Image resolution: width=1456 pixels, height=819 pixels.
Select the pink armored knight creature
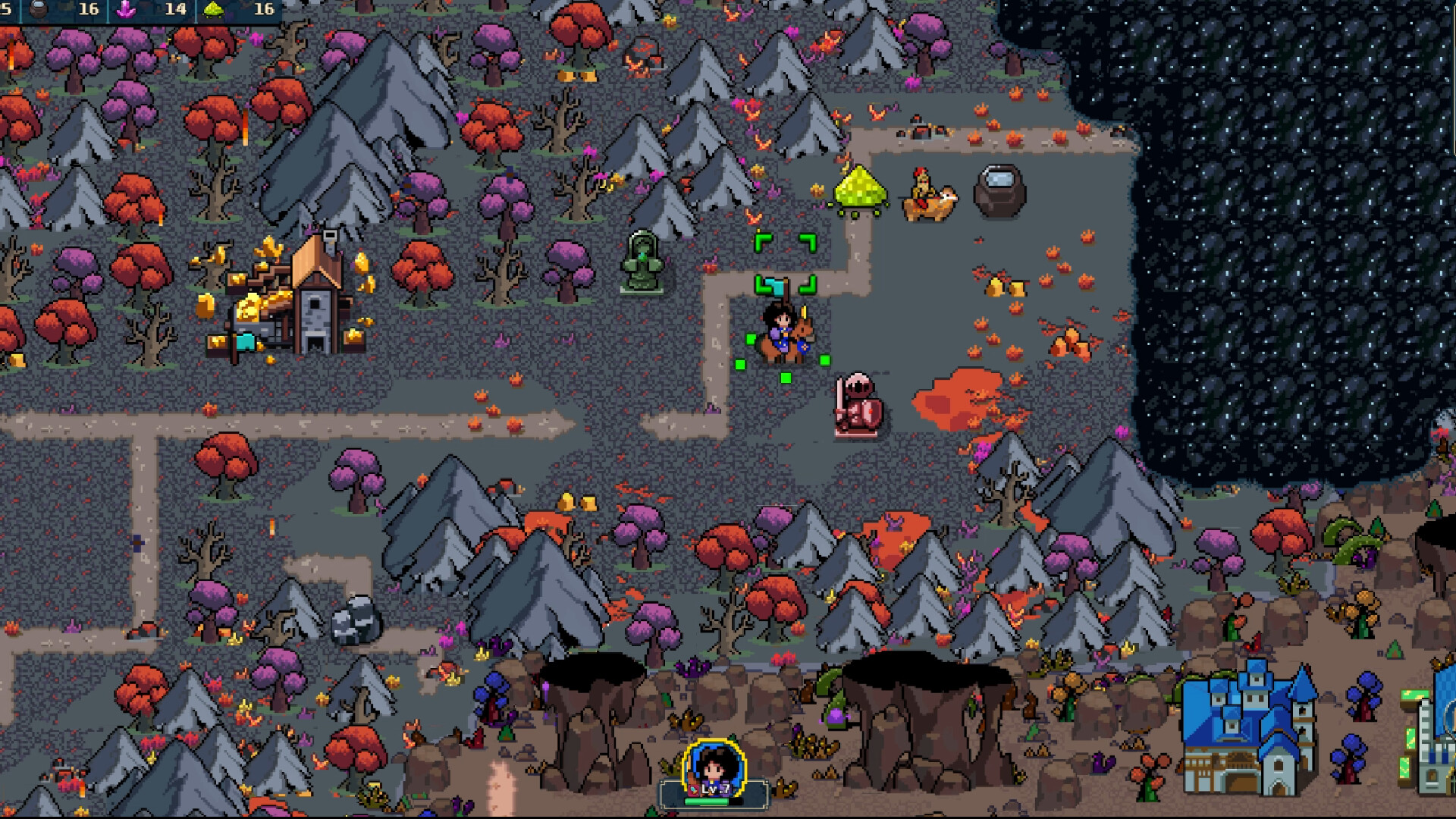tap(858, 406)
